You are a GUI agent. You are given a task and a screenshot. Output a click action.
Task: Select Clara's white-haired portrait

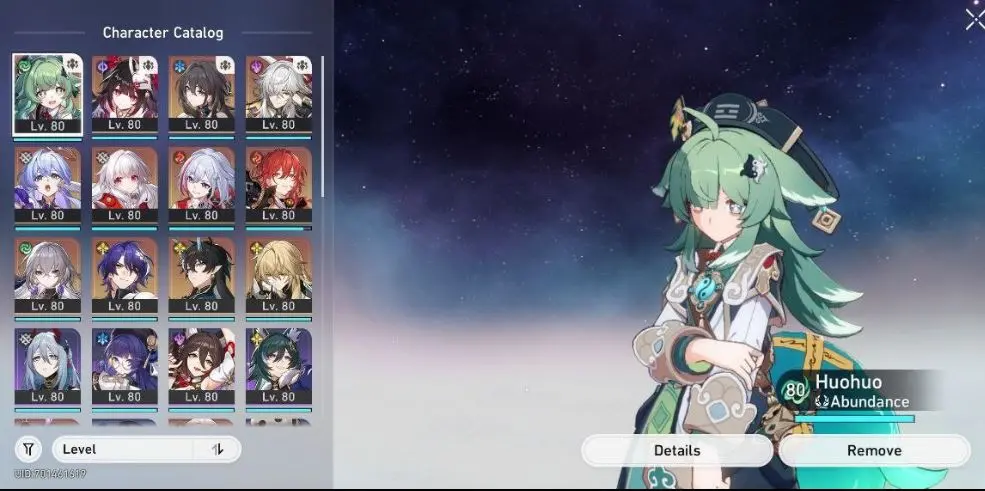pyautogui.click(x=125, y=184)
